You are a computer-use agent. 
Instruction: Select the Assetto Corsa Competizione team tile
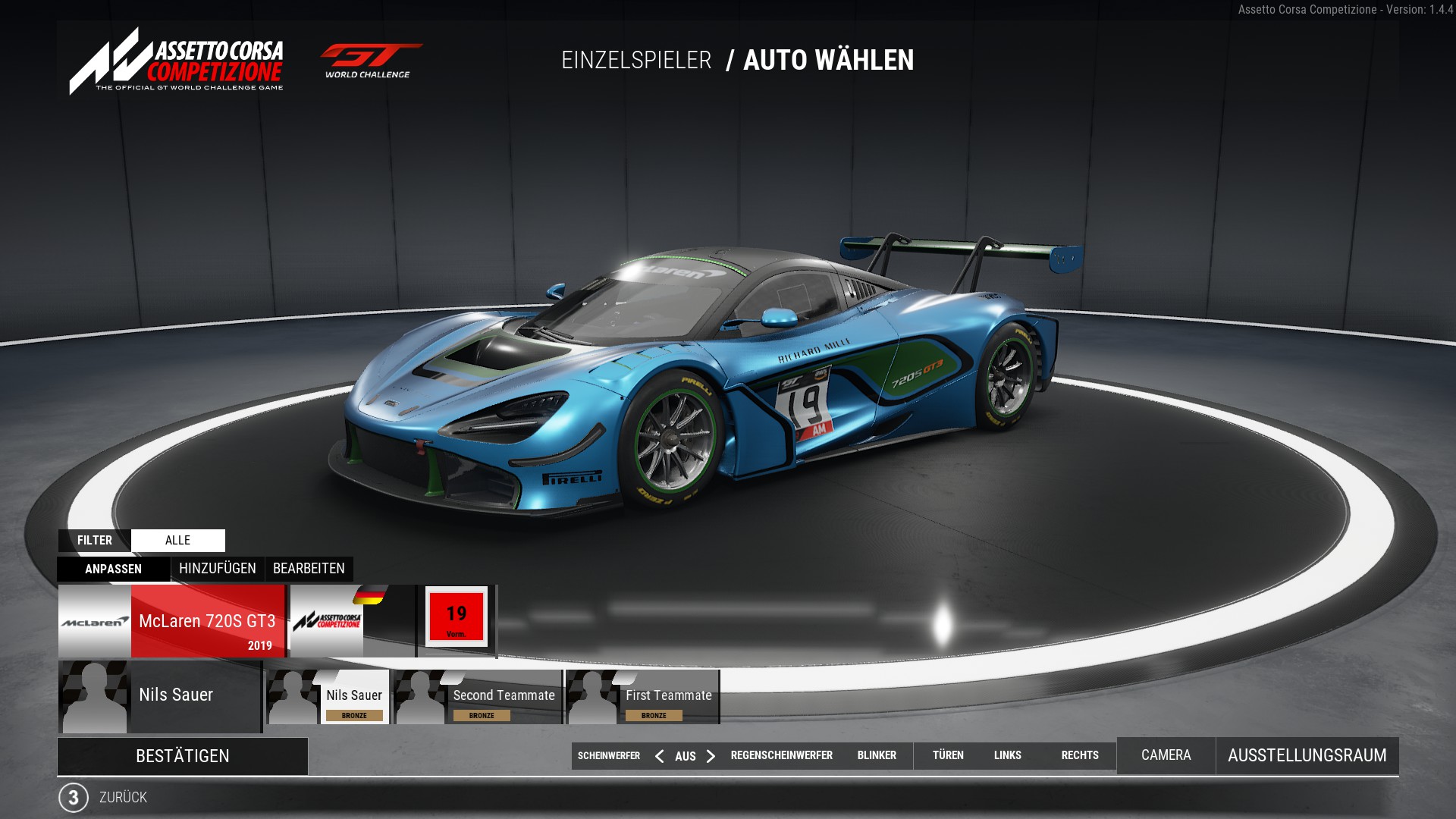pos(353,621)
